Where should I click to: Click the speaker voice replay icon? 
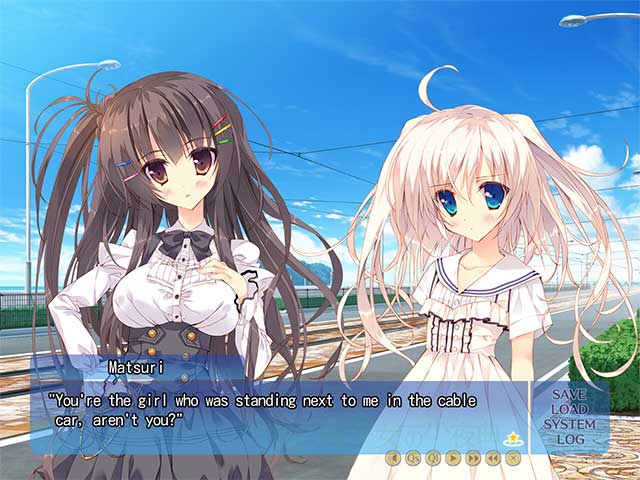(x=393, y=458)
